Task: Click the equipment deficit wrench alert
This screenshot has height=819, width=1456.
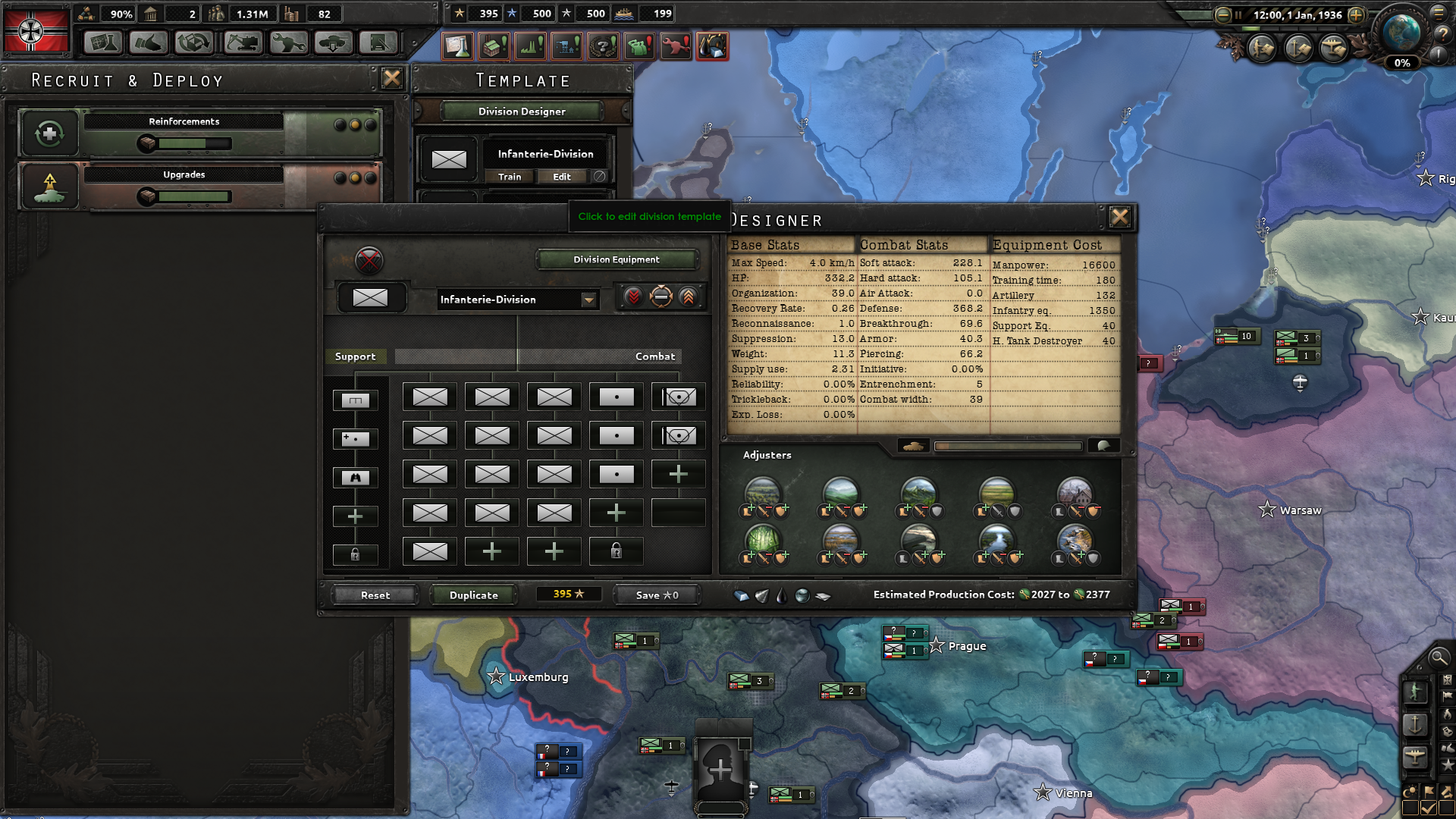Action: coord(676,45)
